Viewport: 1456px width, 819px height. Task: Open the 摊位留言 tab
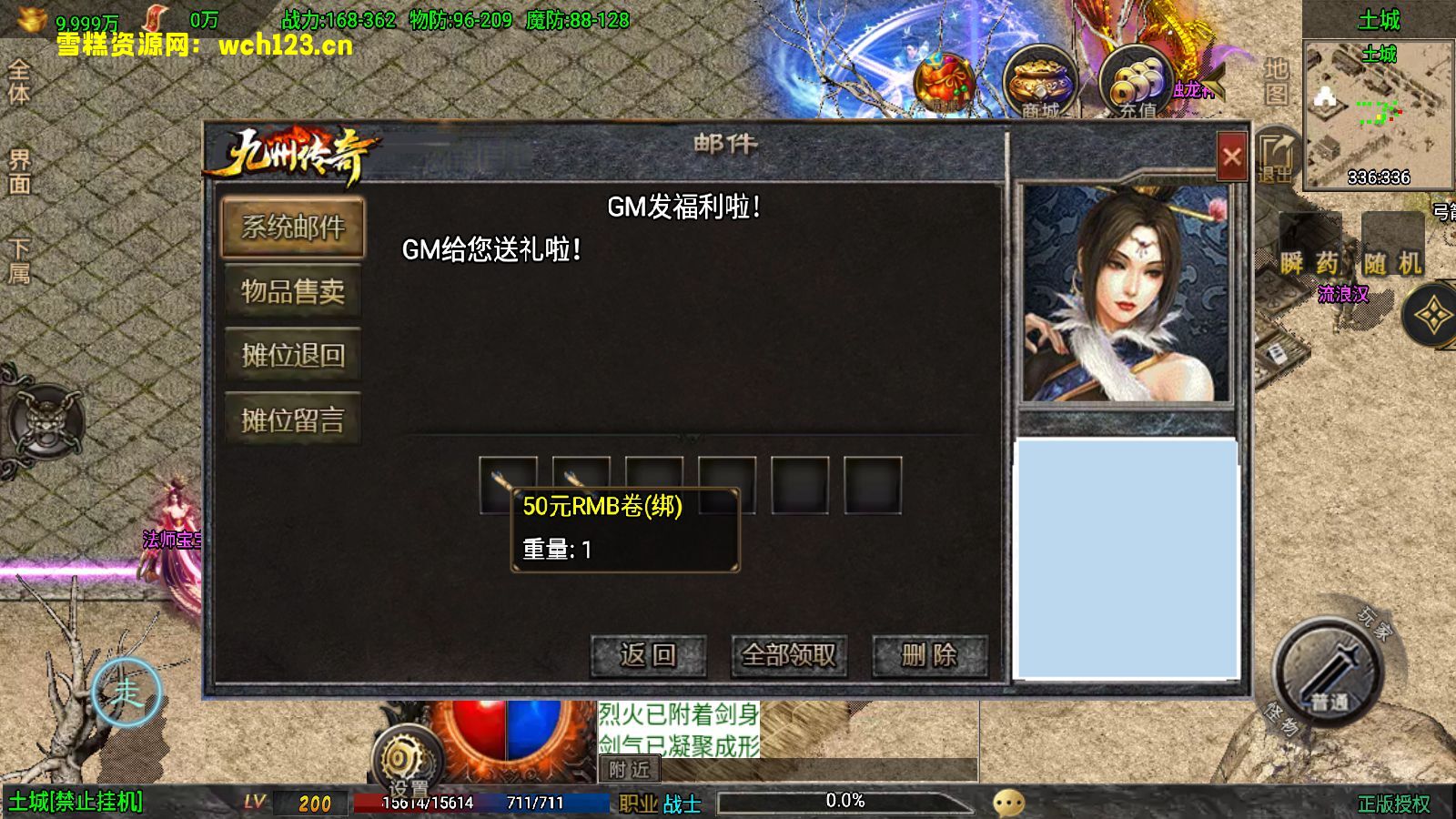(x=291, y=419)
